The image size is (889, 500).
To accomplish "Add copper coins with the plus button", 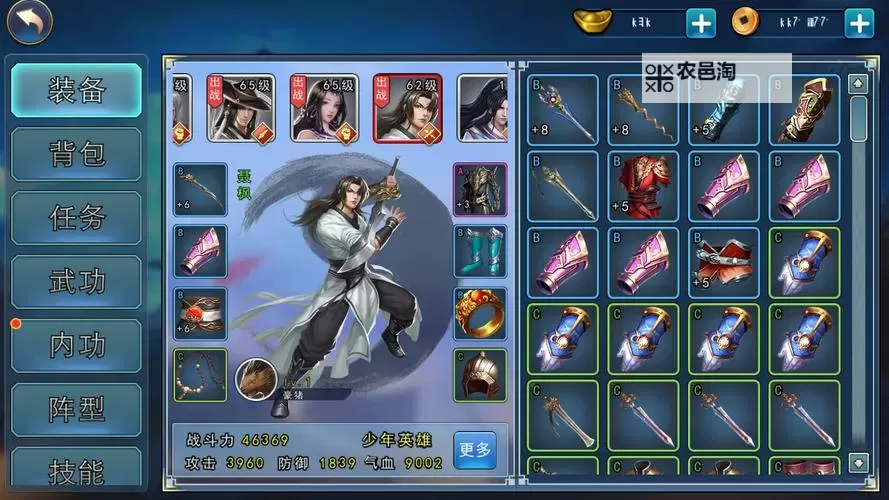I will point(859,22).
